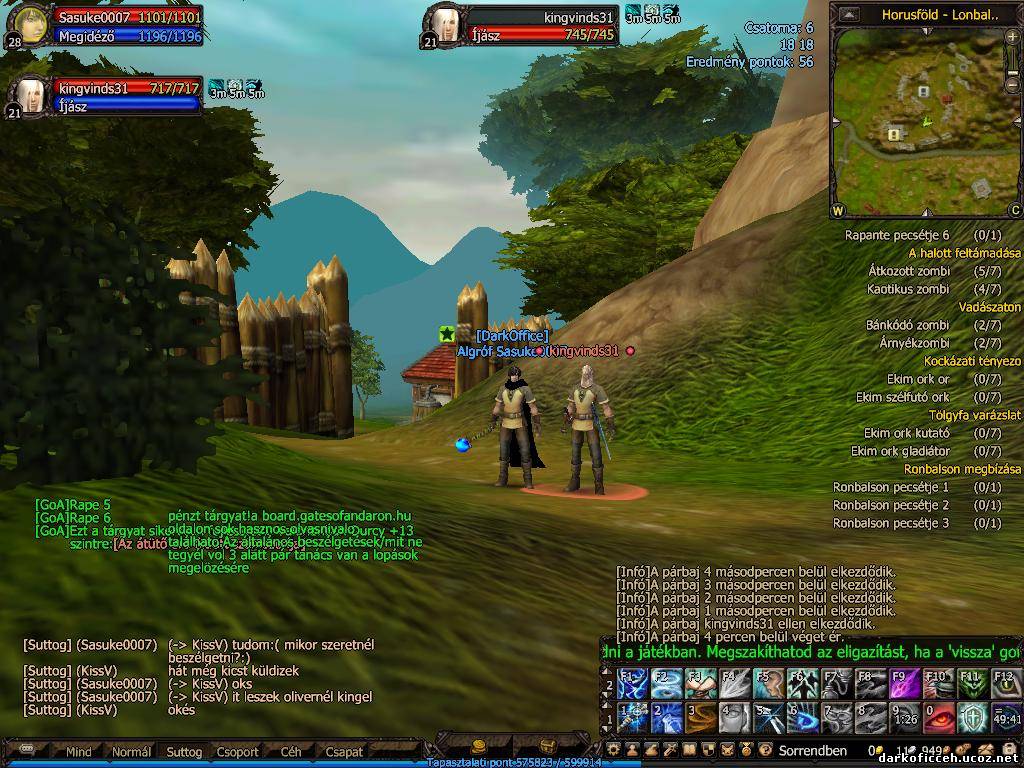Viewport: 1024px width, 768px height.
Task: Collapse the minimap with the arrow button
Action: click(x=849, y=14)
